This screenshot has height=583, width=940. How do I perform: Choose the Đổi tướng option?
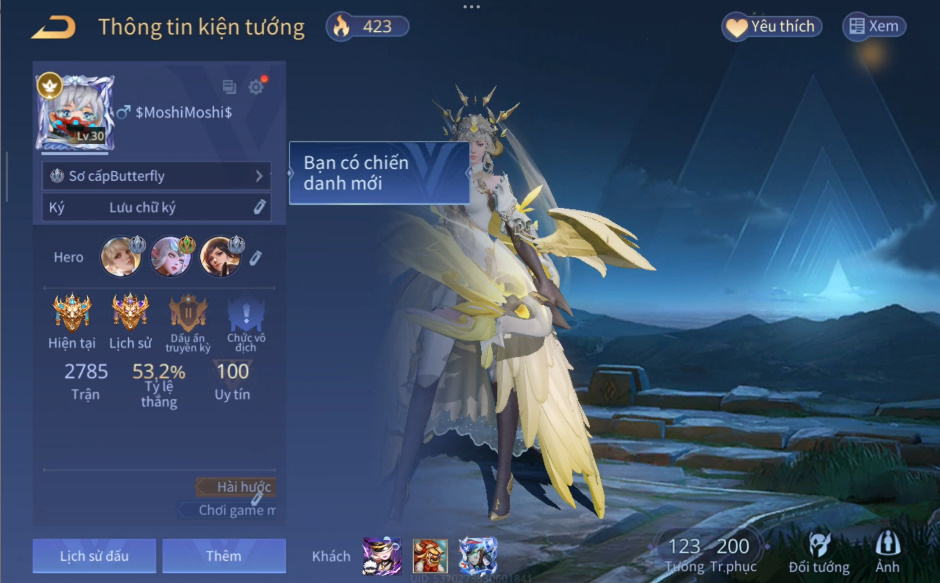pyautogui.click(x=819, y=553)
